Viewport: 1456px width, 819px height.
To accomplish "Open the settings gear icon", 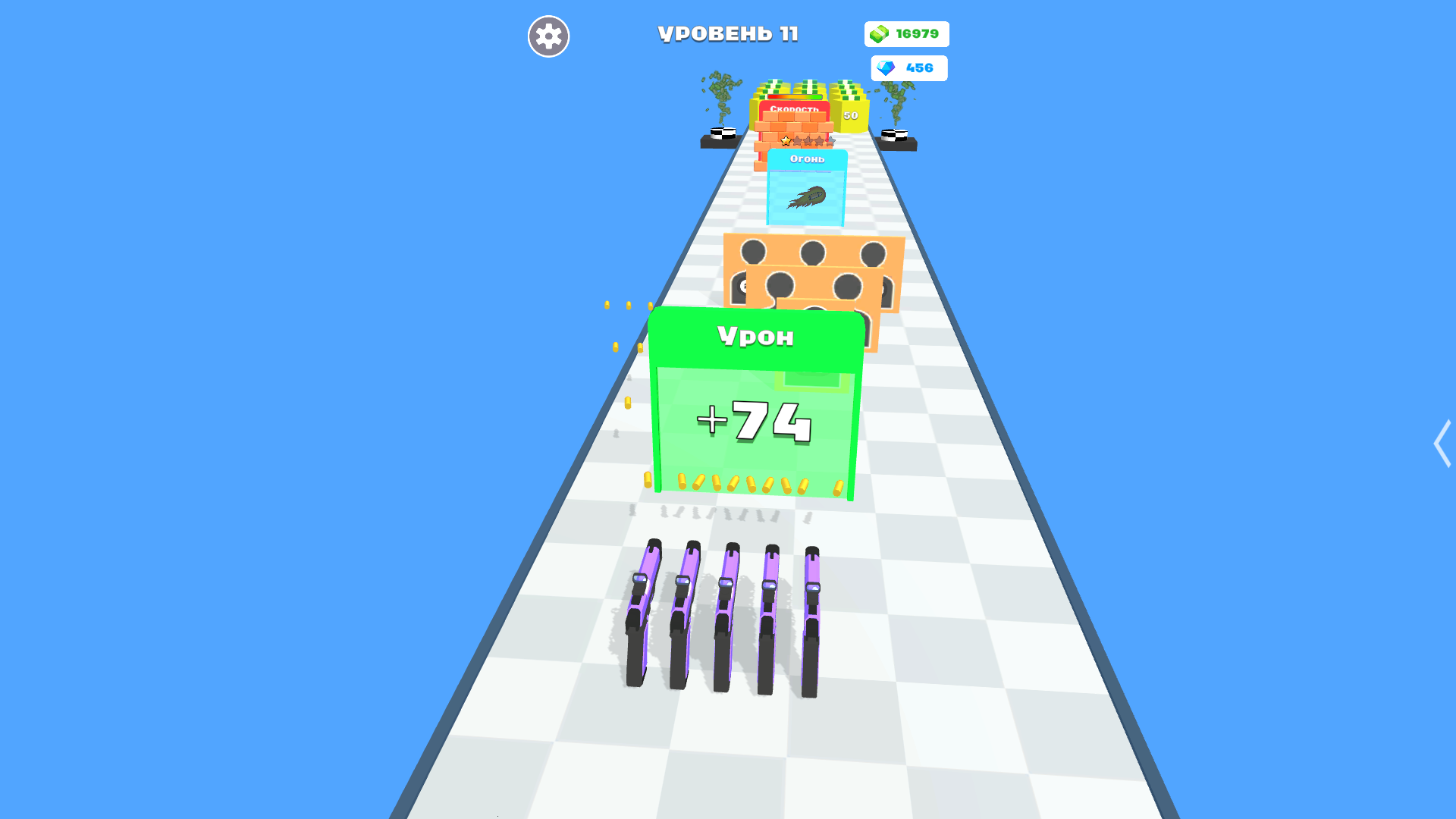I will click(548, 36).
